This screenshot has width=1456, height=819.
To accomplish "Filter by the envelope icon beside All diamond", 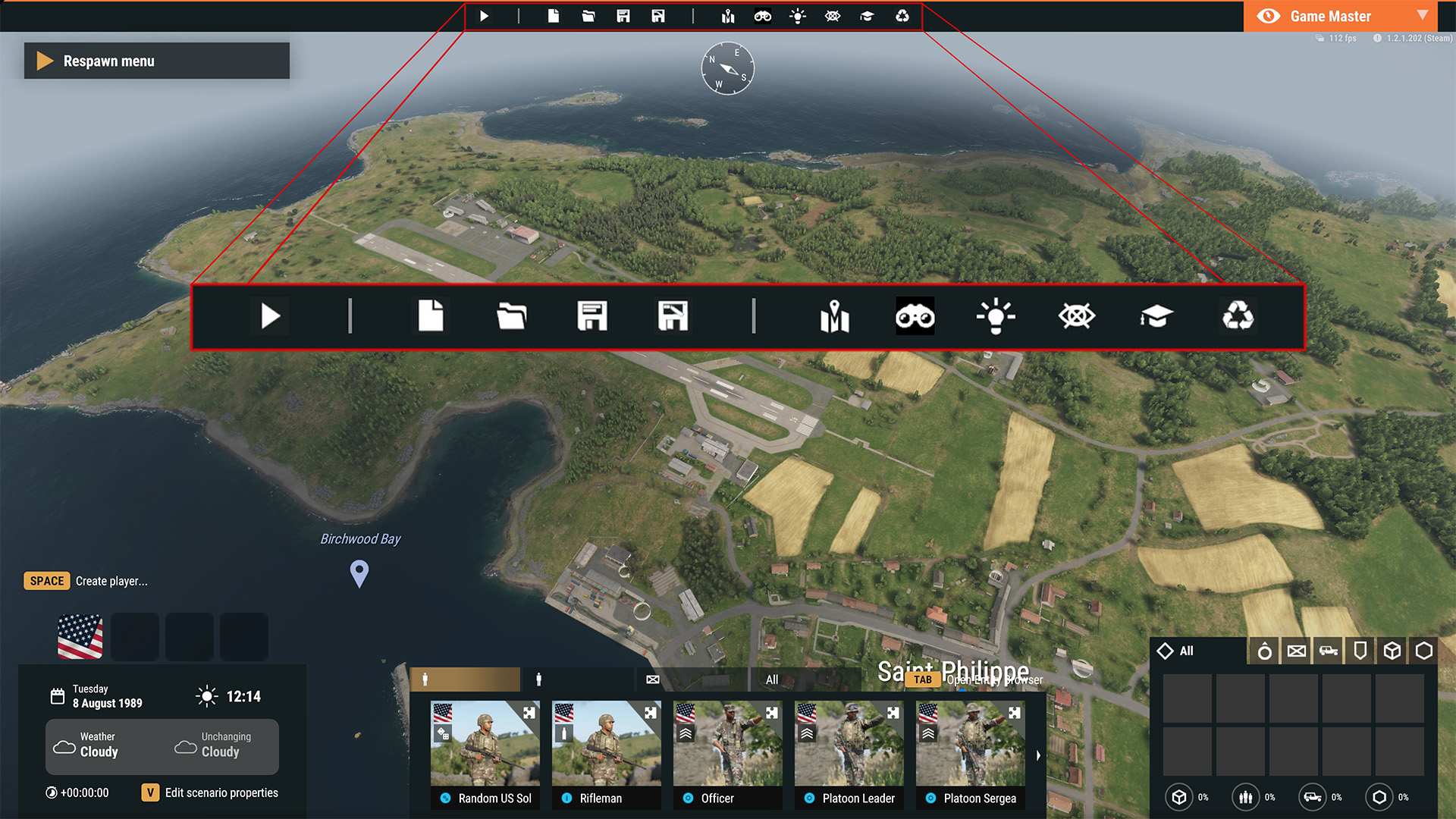I will (1297, 651).
